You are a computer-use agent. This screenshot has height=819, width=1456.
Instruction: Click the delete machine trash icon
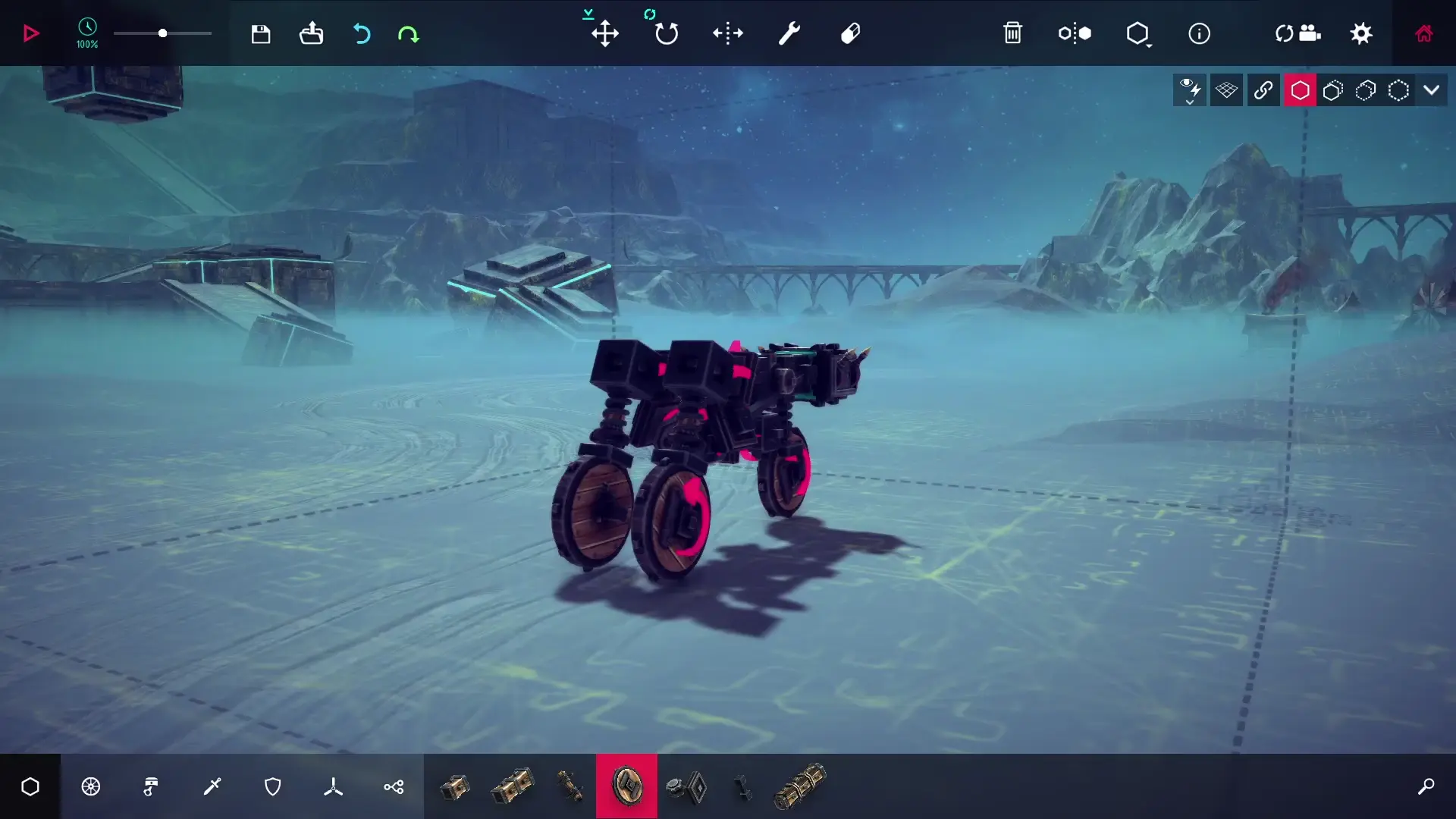1014,33
